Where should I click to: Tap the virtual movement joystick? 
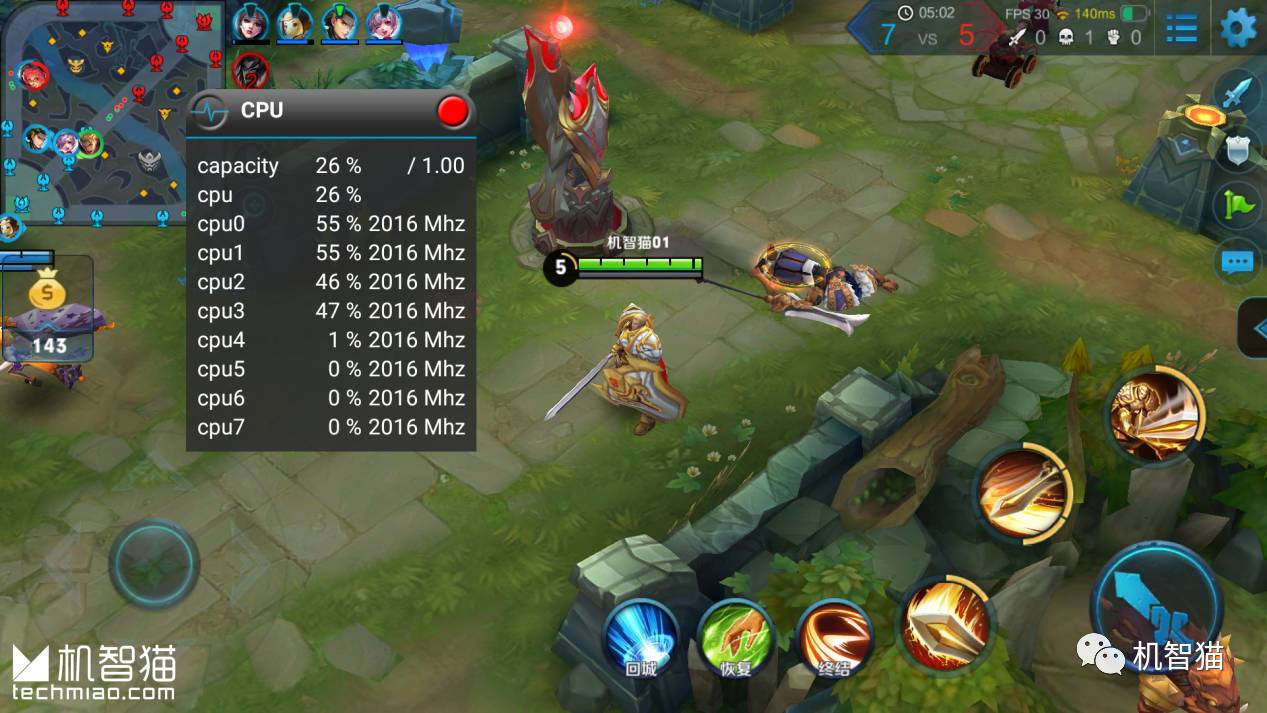[154, 563]
